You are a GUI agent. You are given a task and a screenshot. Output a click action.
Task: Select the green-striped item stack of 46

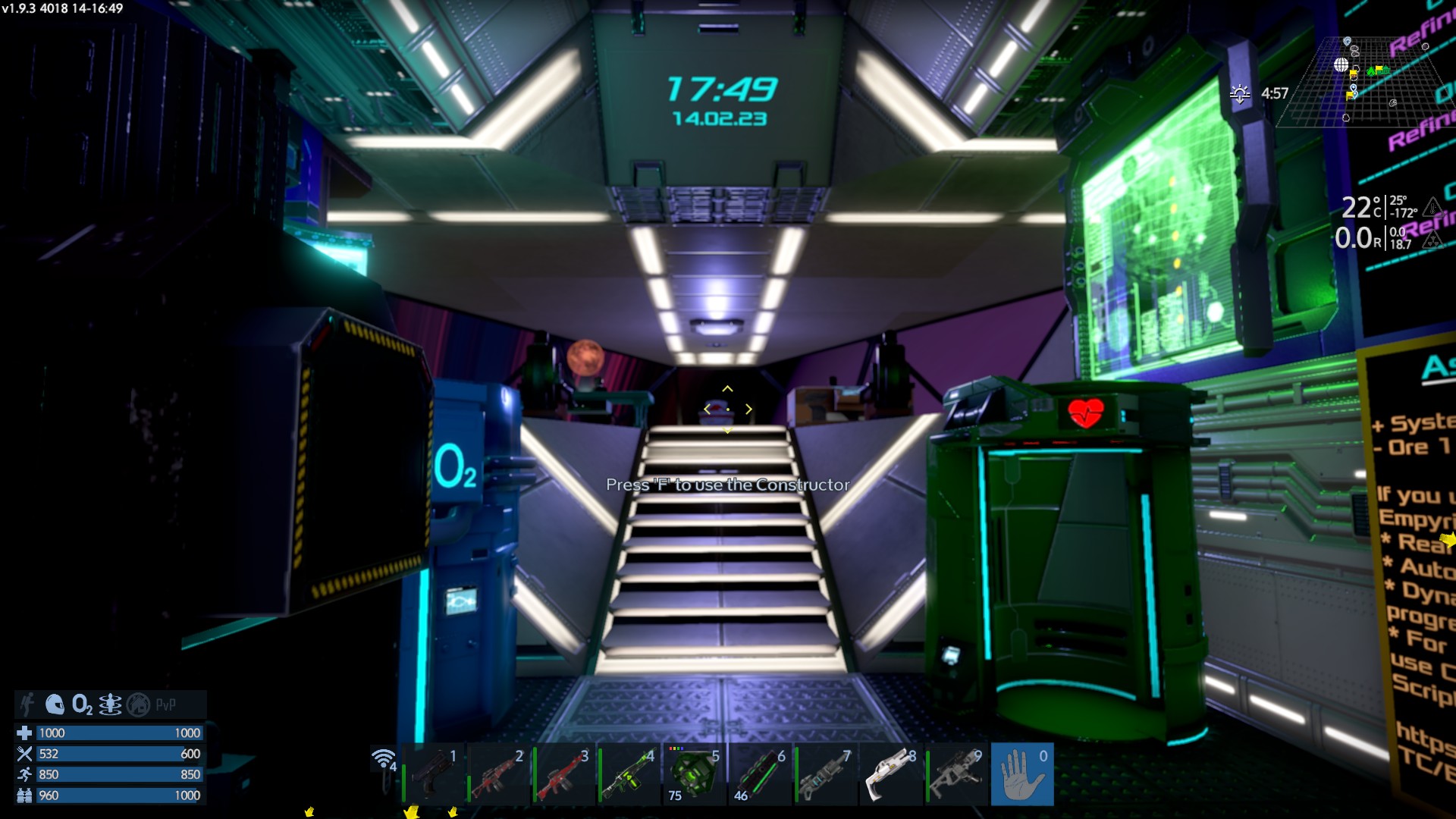pyautogui.click(x=760, y=774)
